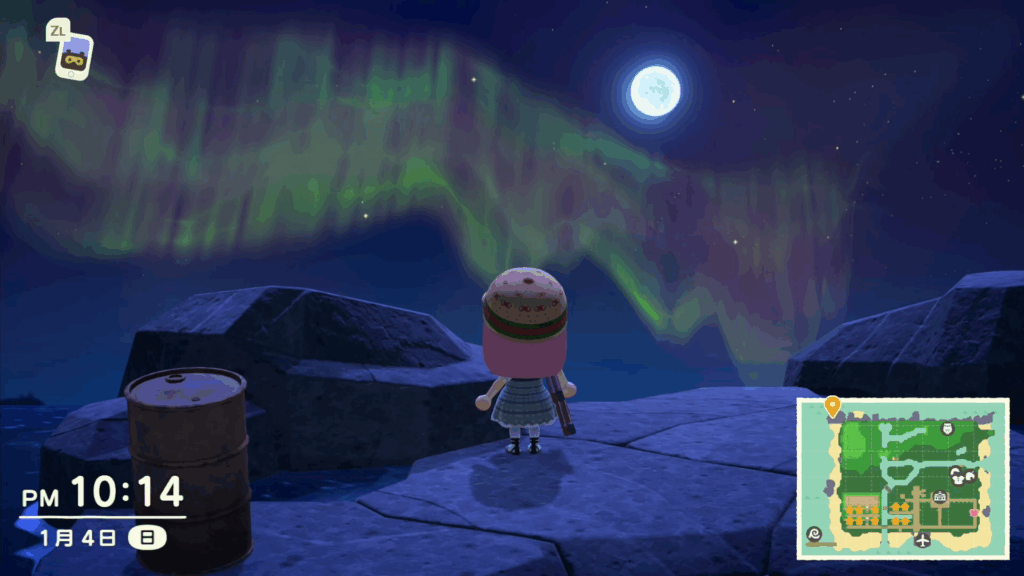This screenshot has width=1024, height=576.
Task: Click the airport airplane marker on minimap
Action: (921, 541)
